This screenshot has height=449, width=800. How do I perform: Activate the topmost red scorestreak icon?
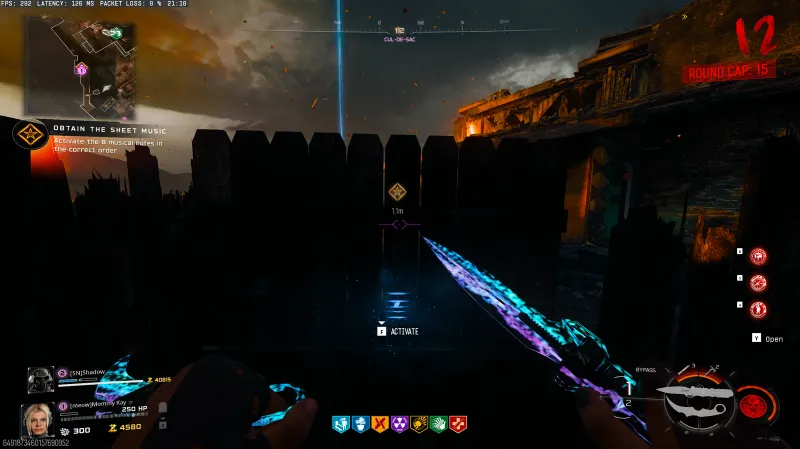click(759, 256)
